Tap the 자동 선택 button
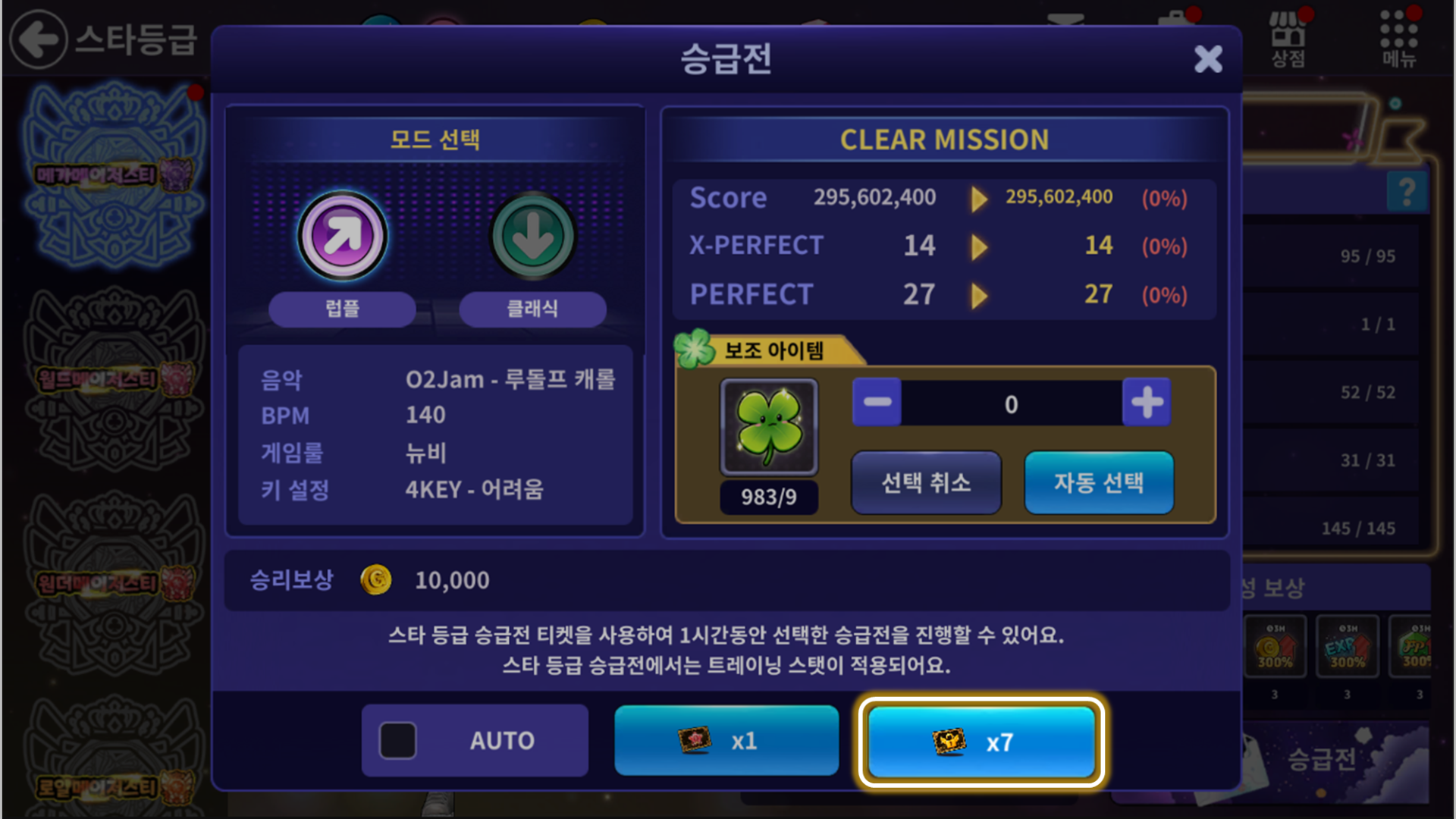The height and width of the screenshot is (819, 1456). point(1099,482)
